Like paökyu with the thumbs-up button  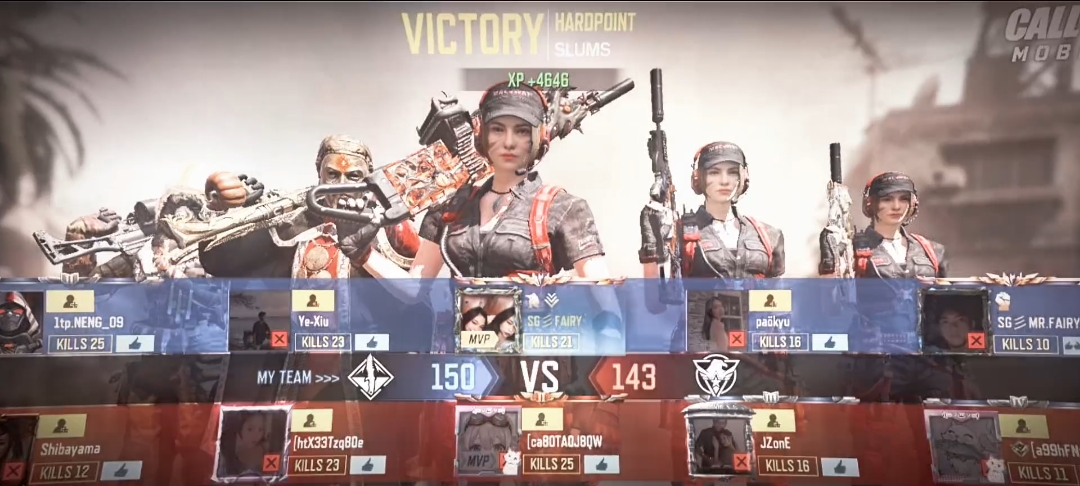830,342
